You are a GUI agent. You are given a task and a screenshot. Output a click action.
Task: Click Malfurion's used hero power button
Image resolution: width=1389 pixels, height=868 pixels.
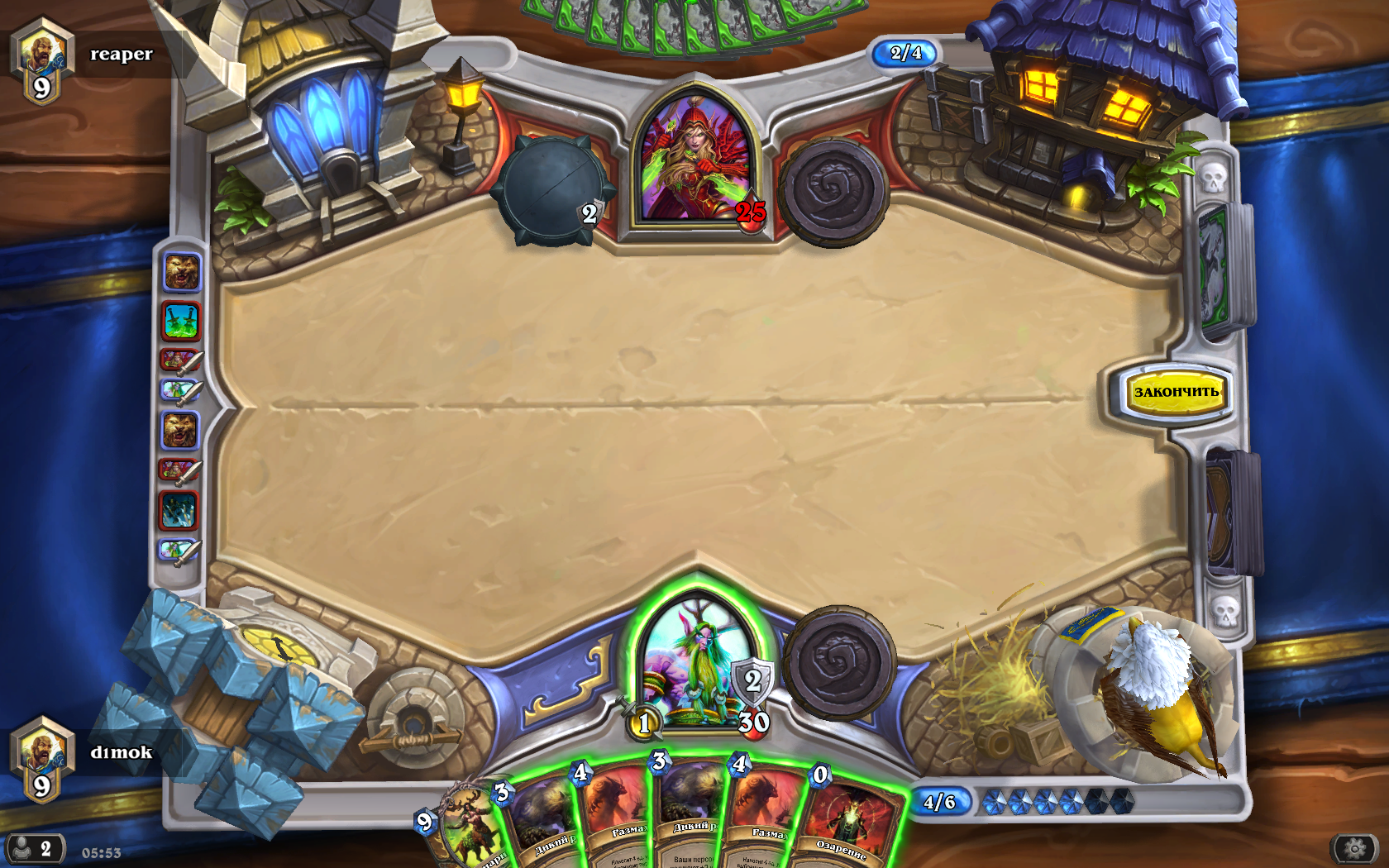839,663
